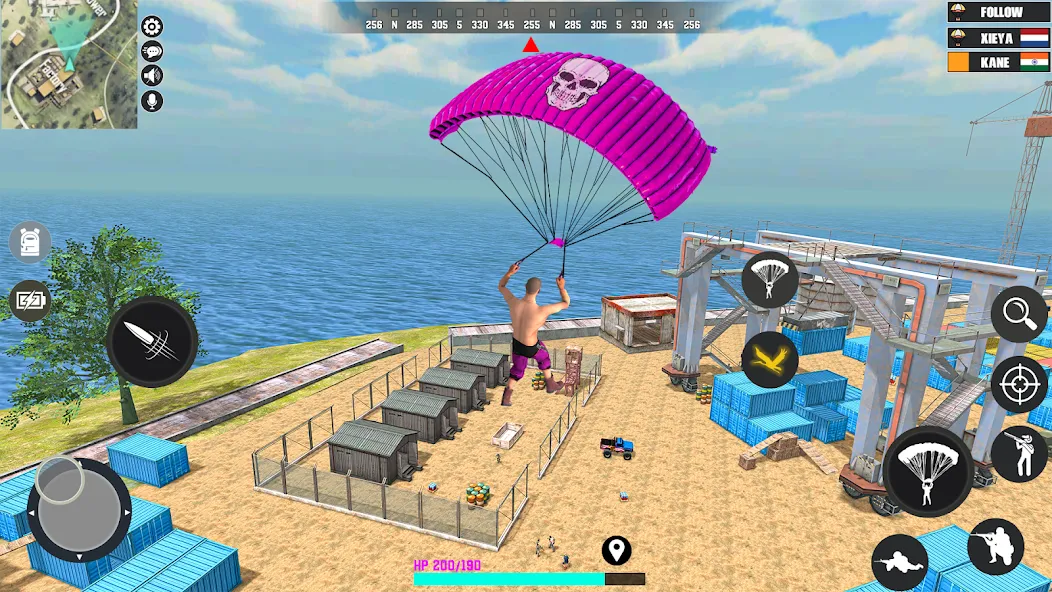This screenshot has width=1052, height=592.
Task: Tap the small parachute icon above the eagle
Action: (770, 280)
